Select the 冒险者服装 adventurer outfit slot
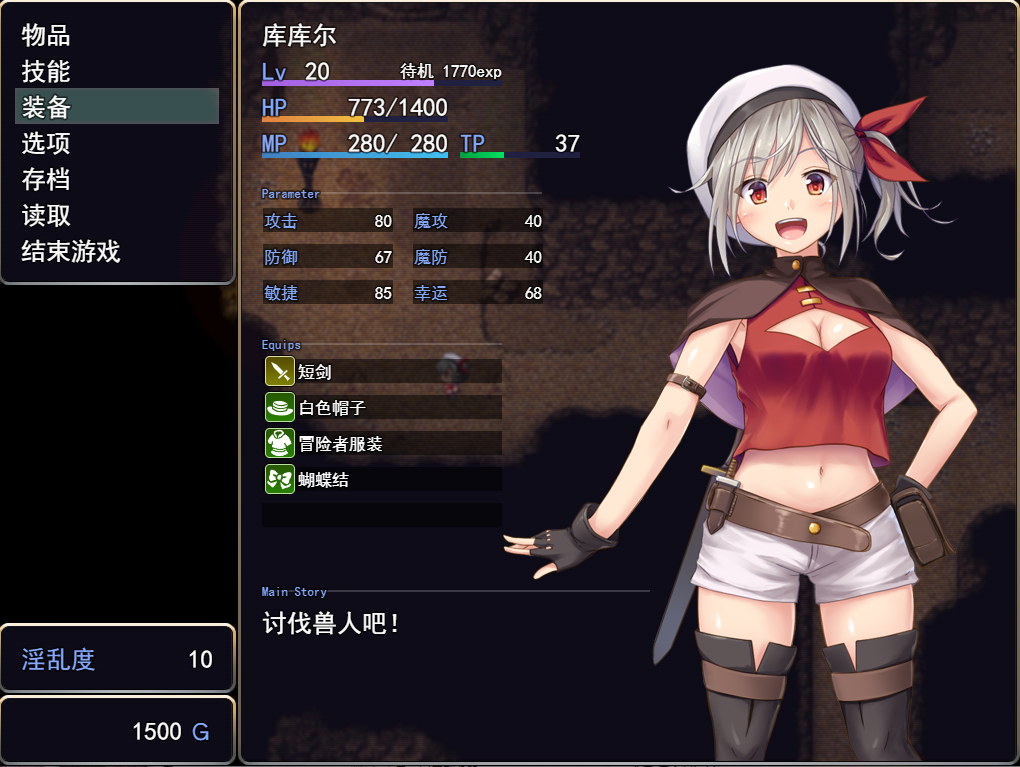Image resolution: width=1020 pixels, height=767 pixels. pyautogui.click(x=382, y=443)
